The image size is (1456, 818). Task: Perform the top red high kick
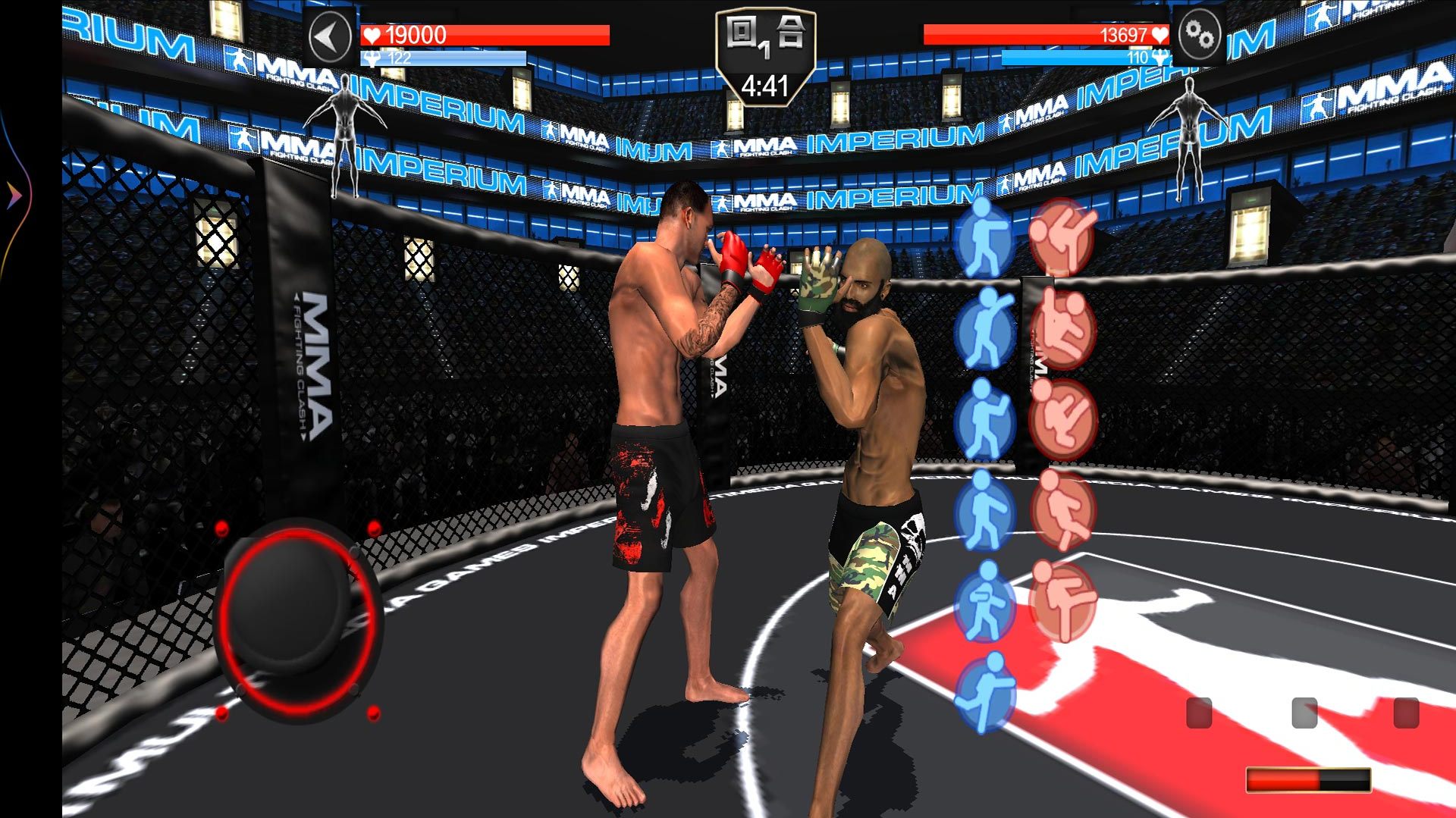click(x=1063, y=237)
